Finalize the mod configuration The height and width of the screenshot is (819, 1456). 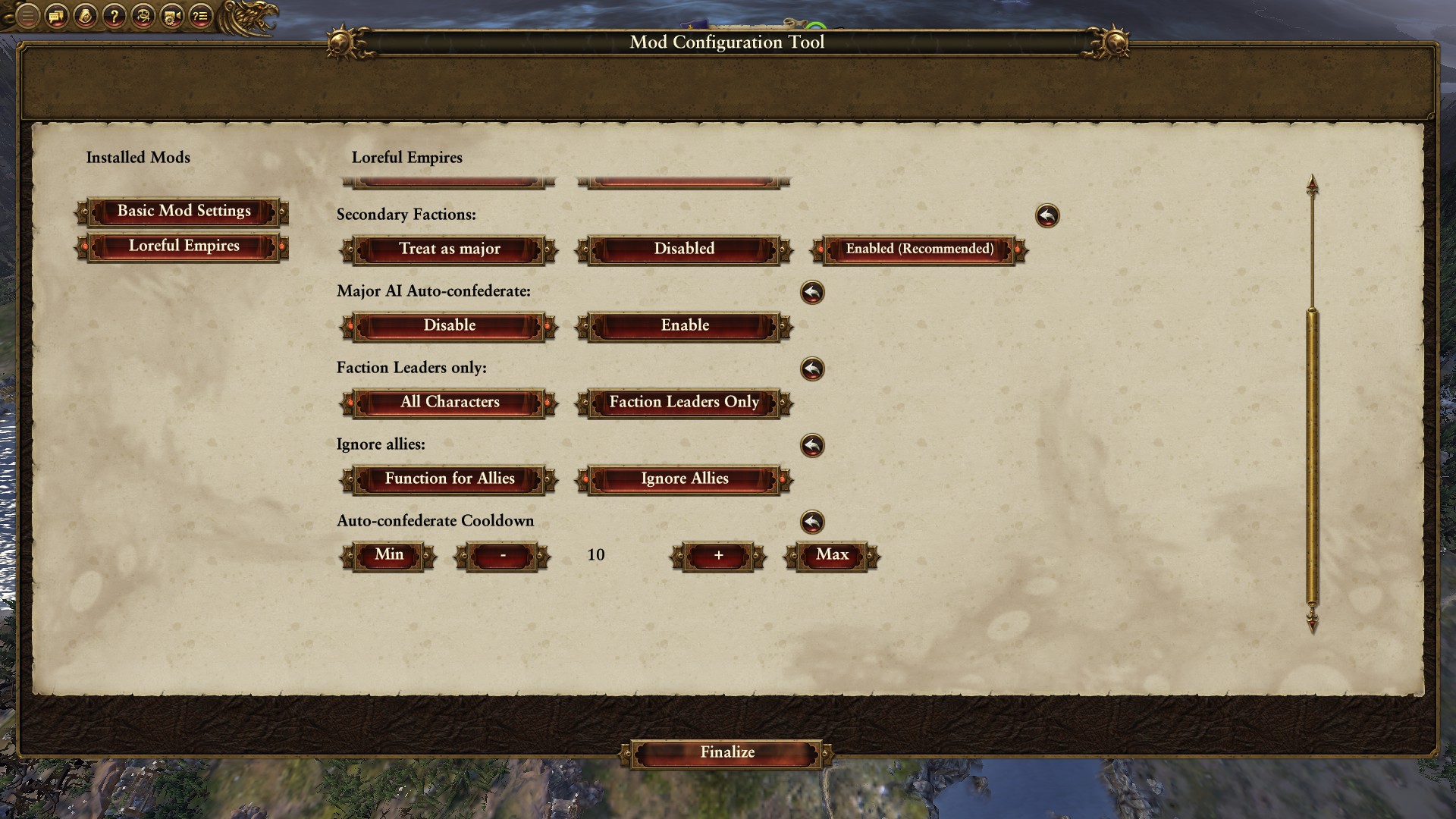[x=726, y=753]
